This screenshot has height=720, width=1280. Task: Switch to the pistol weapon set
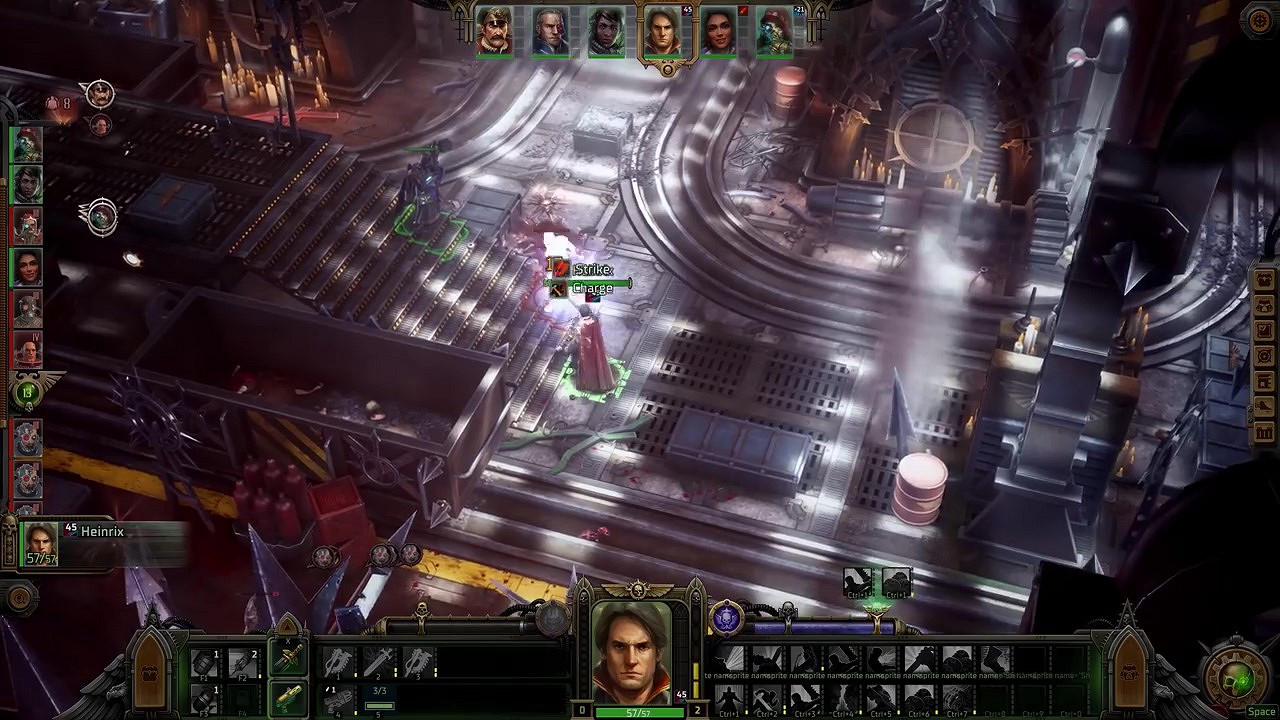(288, 696)
